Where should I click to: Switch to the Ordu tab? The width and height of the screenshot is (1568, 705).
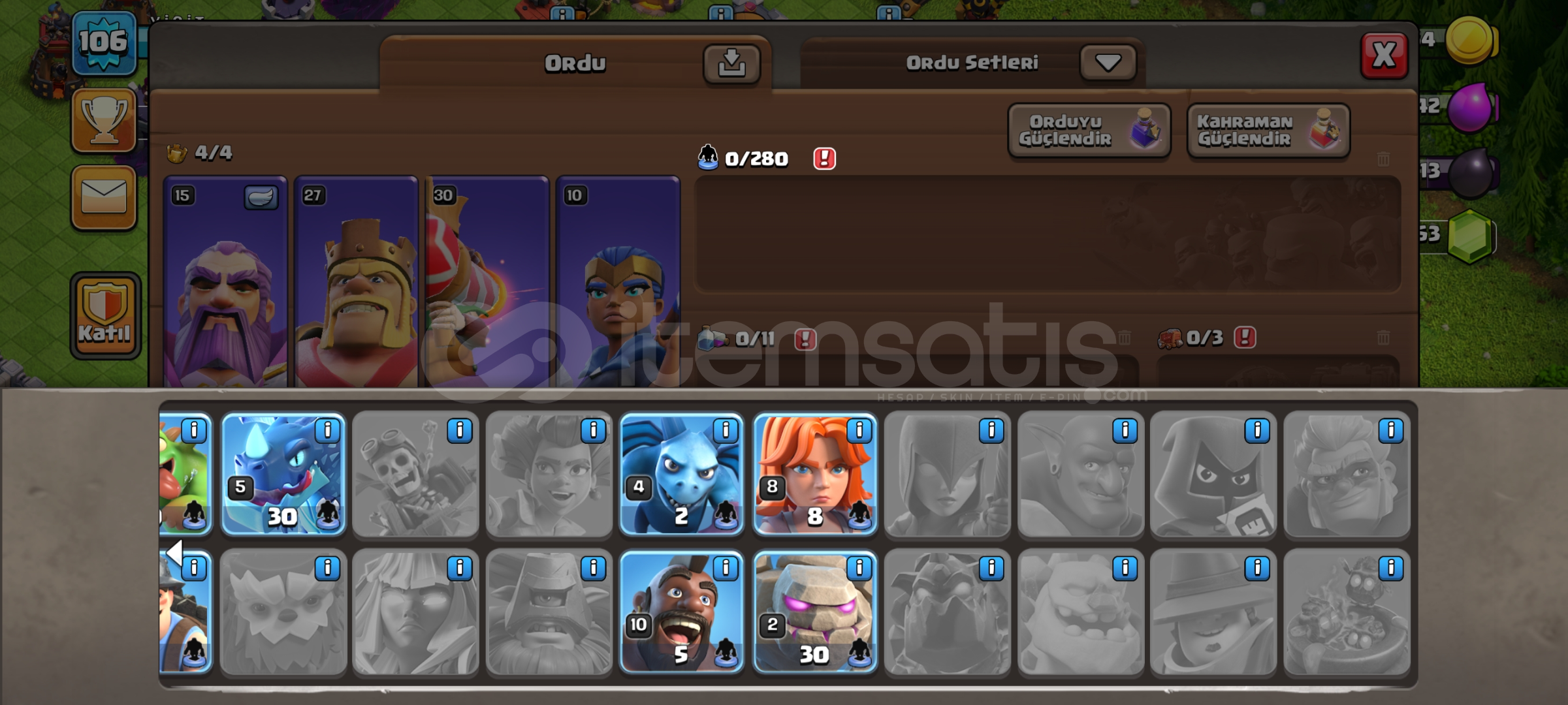coord(573,62)
